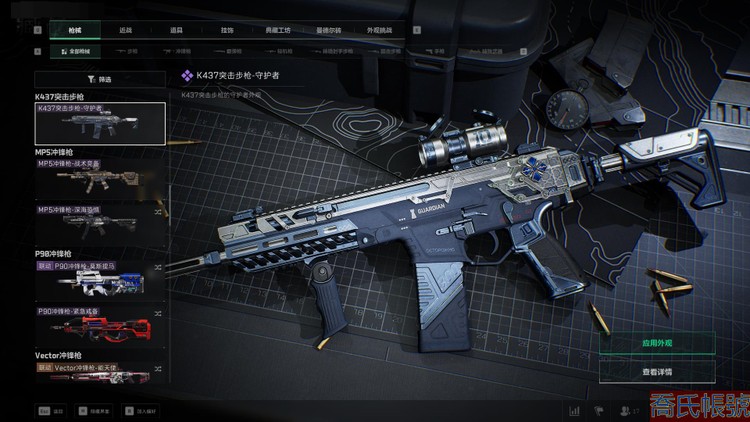Choose the MP5冲锋枪-战术竞赛 skin

click(100, 176)
